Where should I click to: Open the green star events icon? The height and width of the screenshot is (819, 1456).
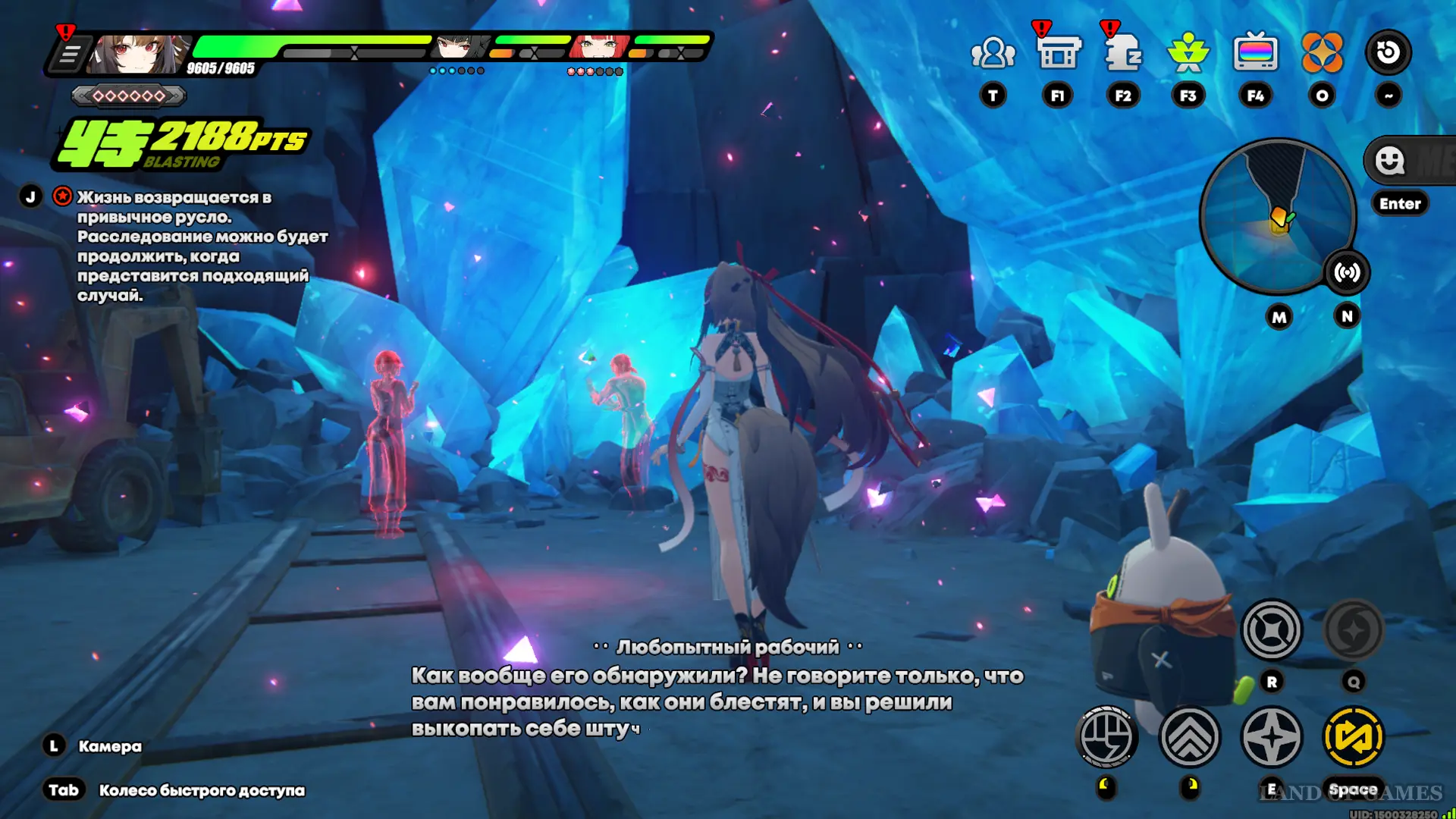click(x=1188, y=53)
